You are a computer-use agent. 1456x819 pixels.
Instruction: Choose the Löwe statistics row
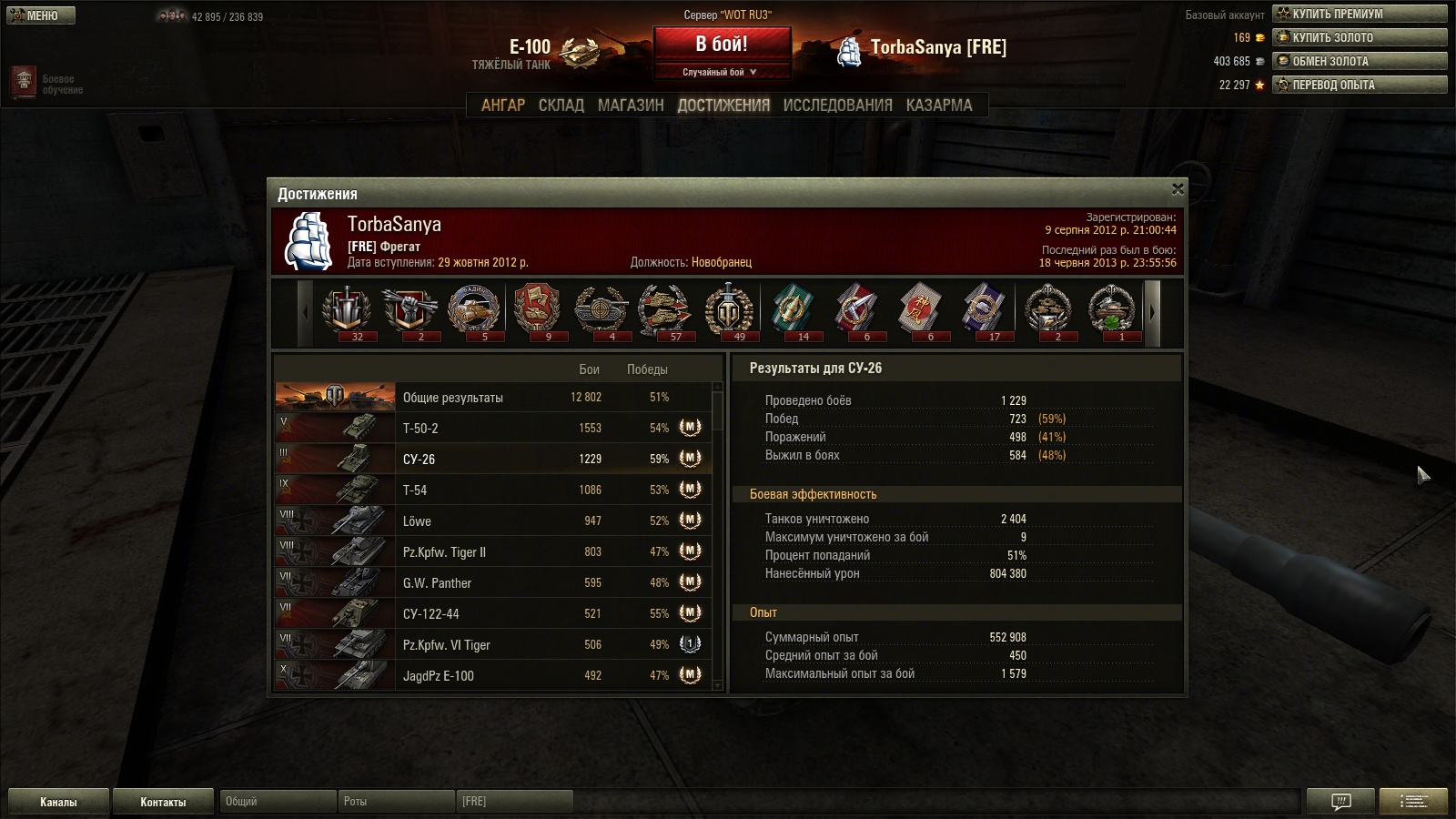pyautogui.click(x=491, y=521)
